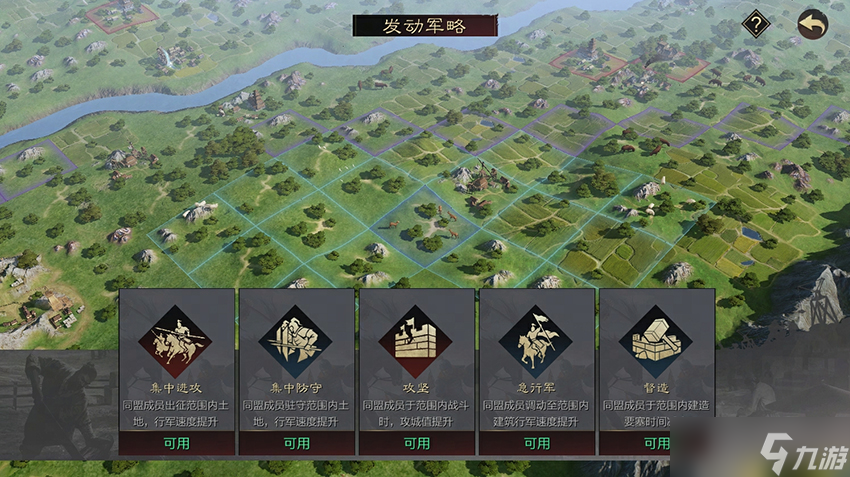
Task: Open the question mark help button
Action: (756, 24)
